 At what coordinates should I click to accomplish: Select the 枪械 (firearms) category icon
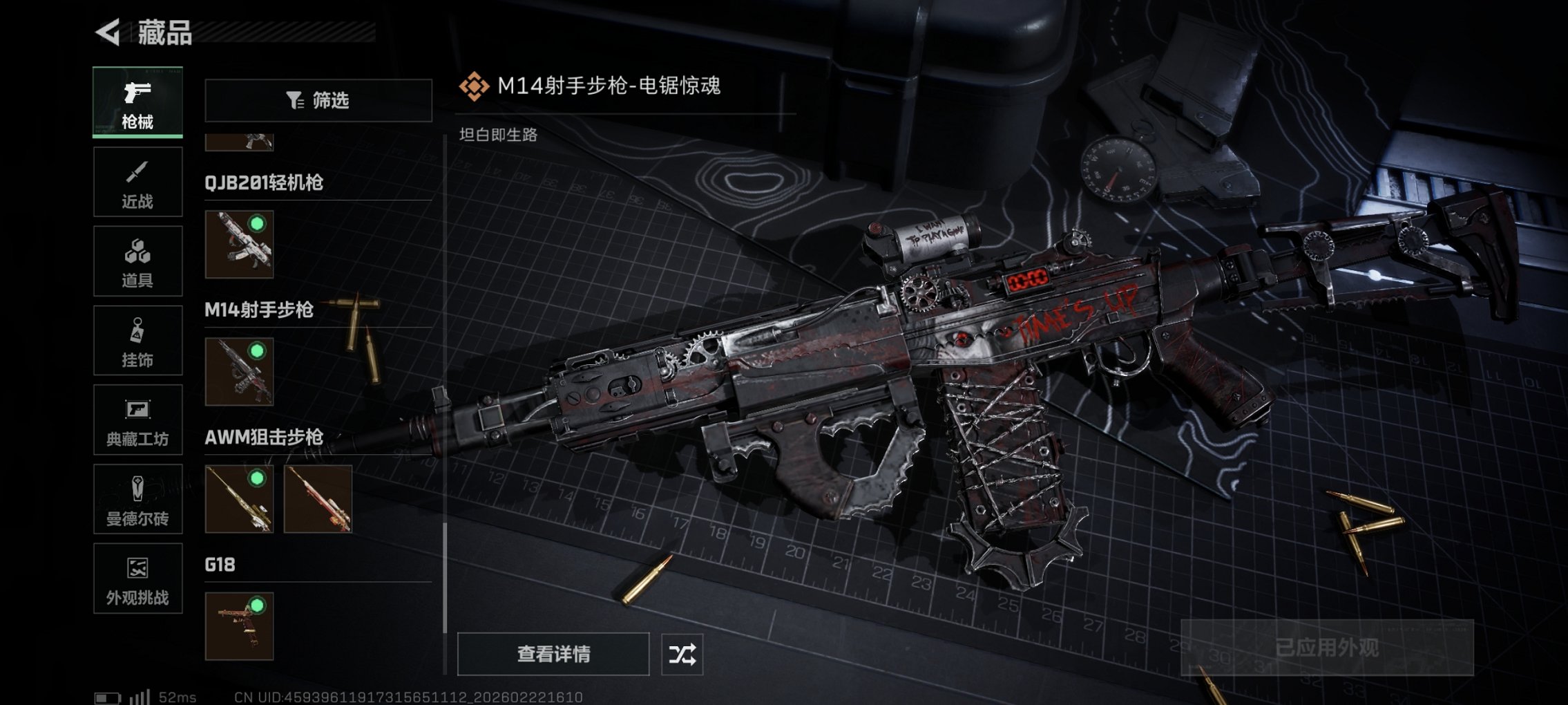(x=137, y=102)
